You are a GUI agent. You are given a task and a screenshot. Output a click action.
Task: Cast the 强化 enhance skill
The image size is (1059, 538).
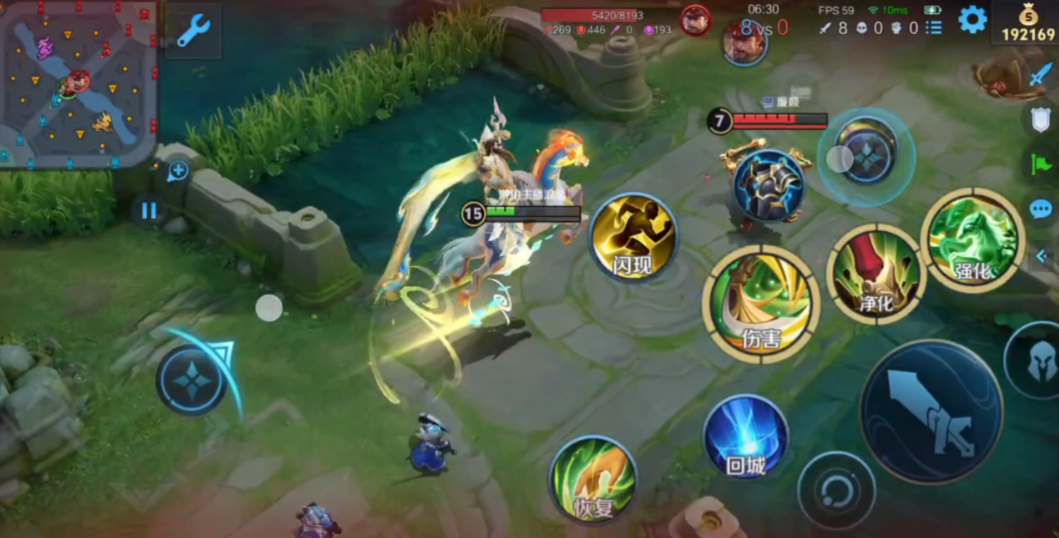point(972,239)
